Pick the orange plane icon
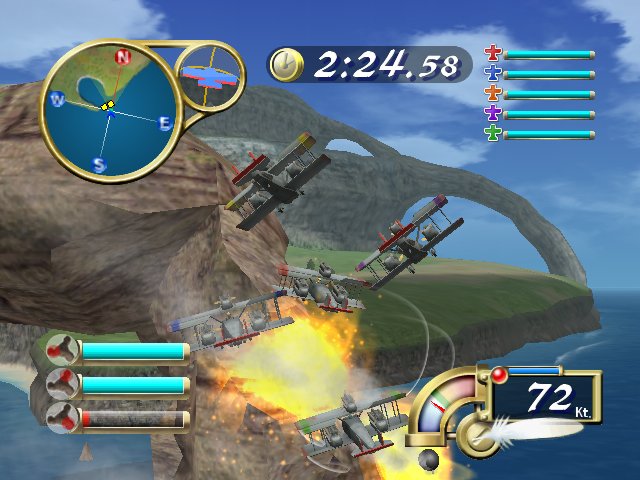 pos(492,94)
